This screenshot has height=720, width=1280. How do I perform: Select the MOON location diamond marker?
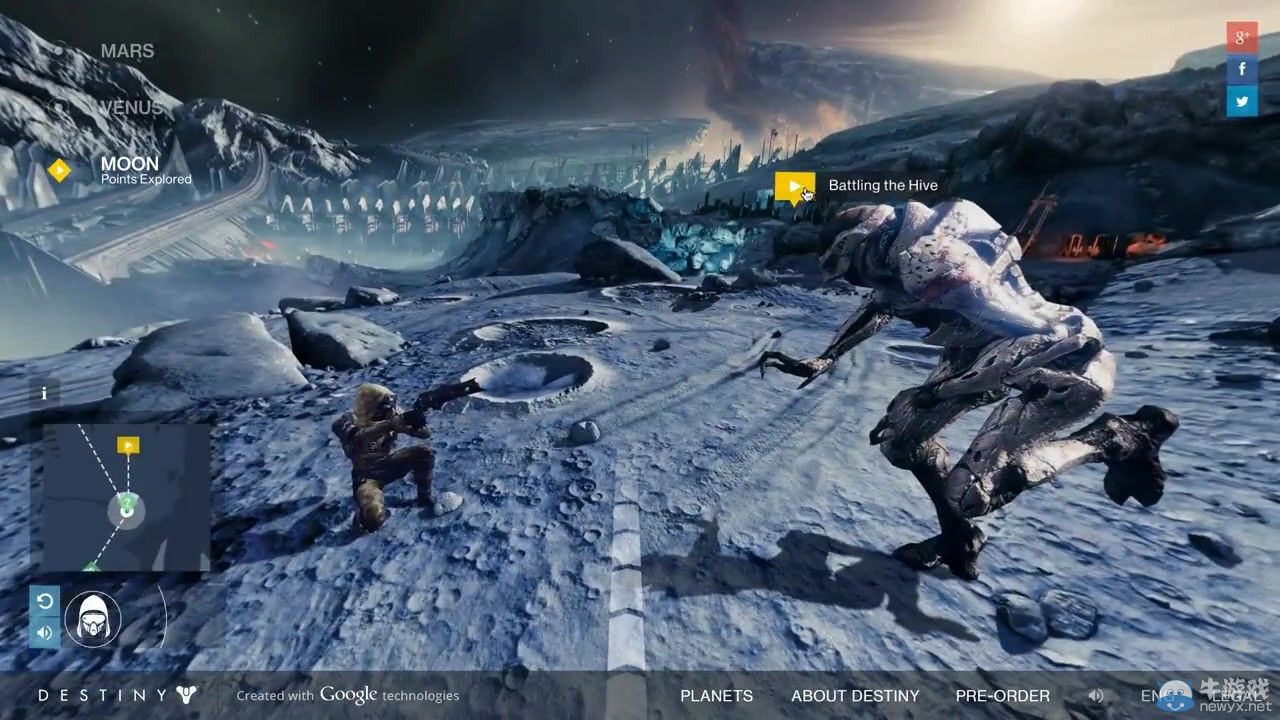[59, 170]
